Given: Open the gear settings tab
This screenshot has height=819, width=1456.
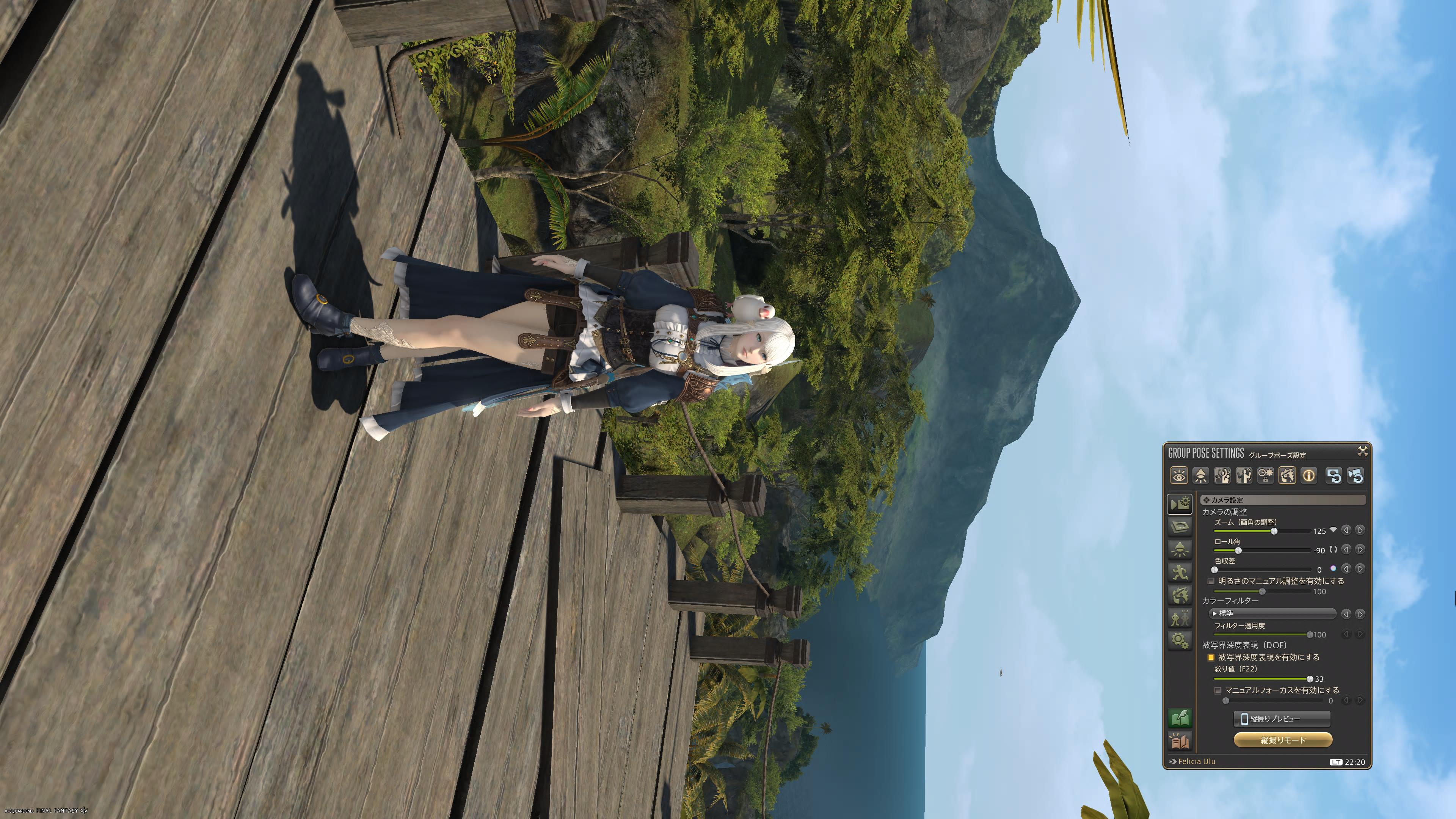Looking at the screenshot, I should click(1180, 640).
